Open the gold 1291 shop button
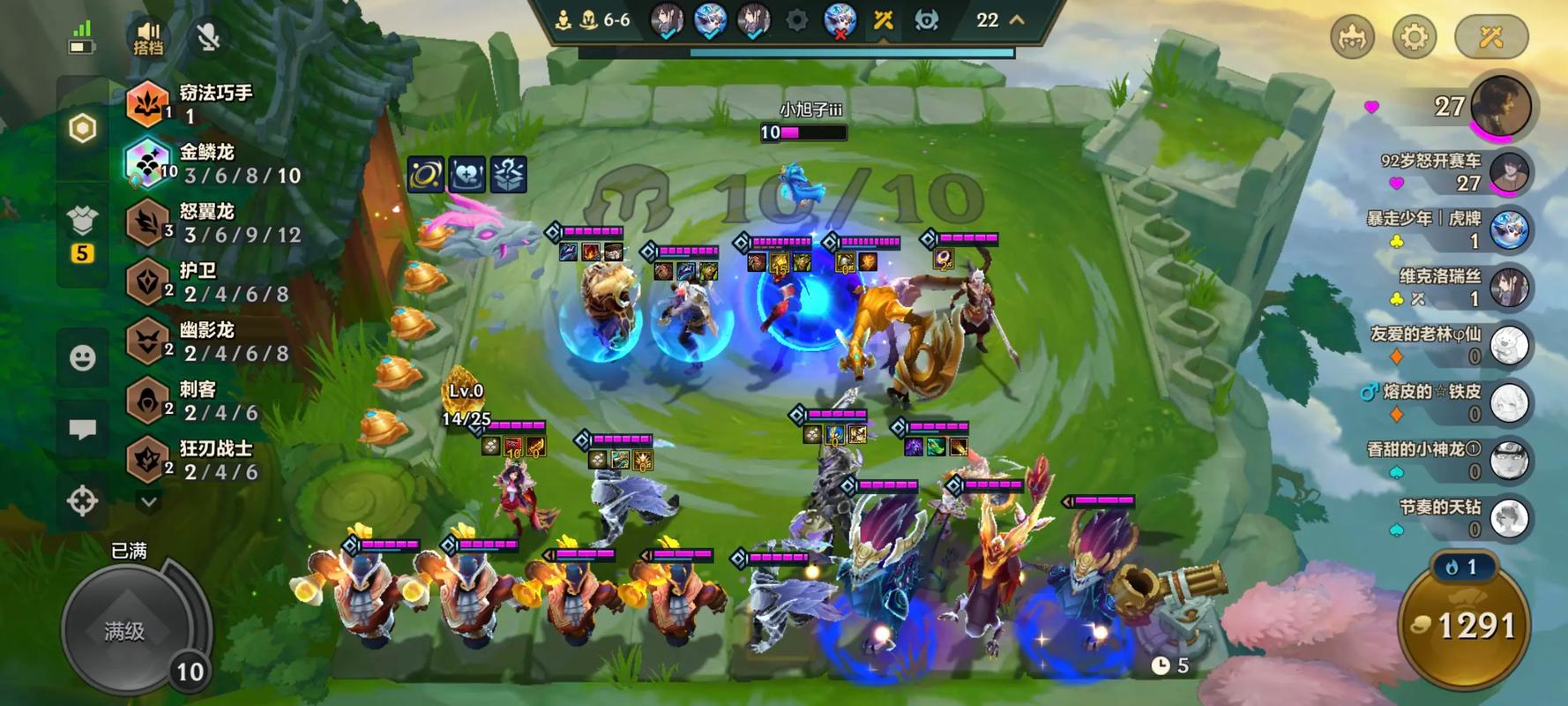Image resolution: width=1568 pixels, height=706 pixels. [1464, 627]
